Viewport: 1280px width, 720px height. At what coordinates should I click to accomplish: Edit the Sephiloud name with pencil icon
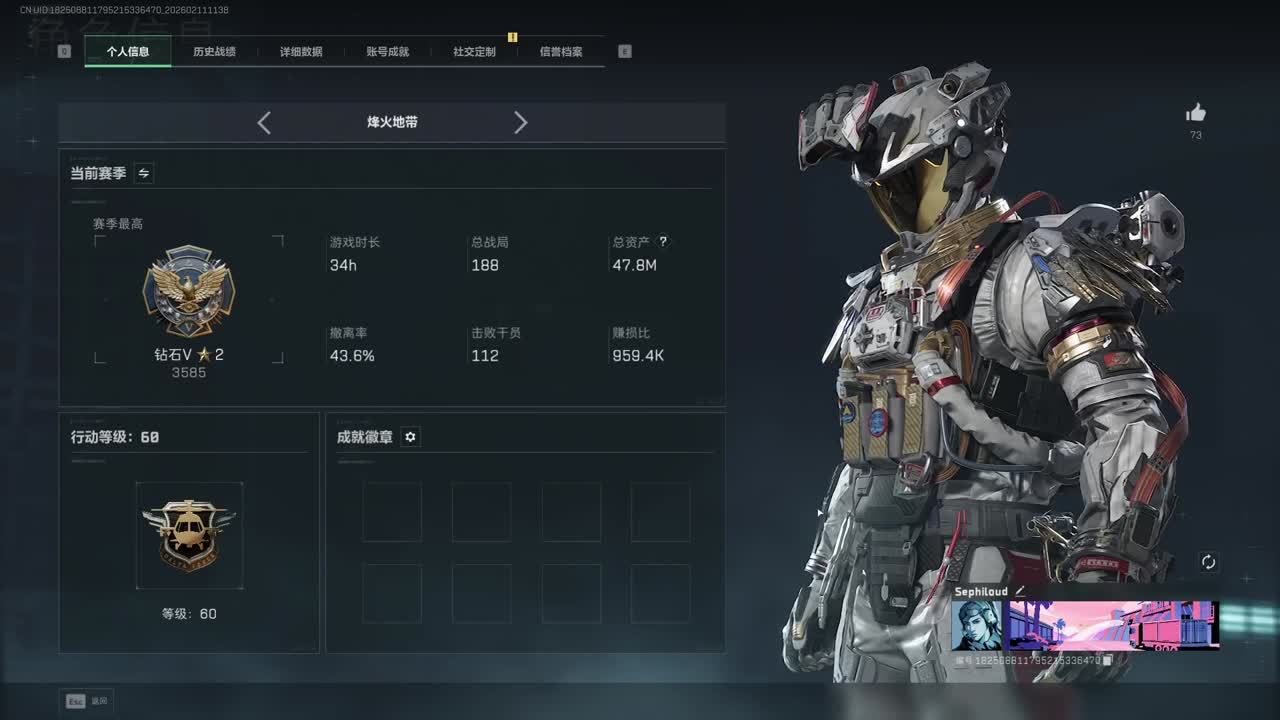click(1020, 592)
